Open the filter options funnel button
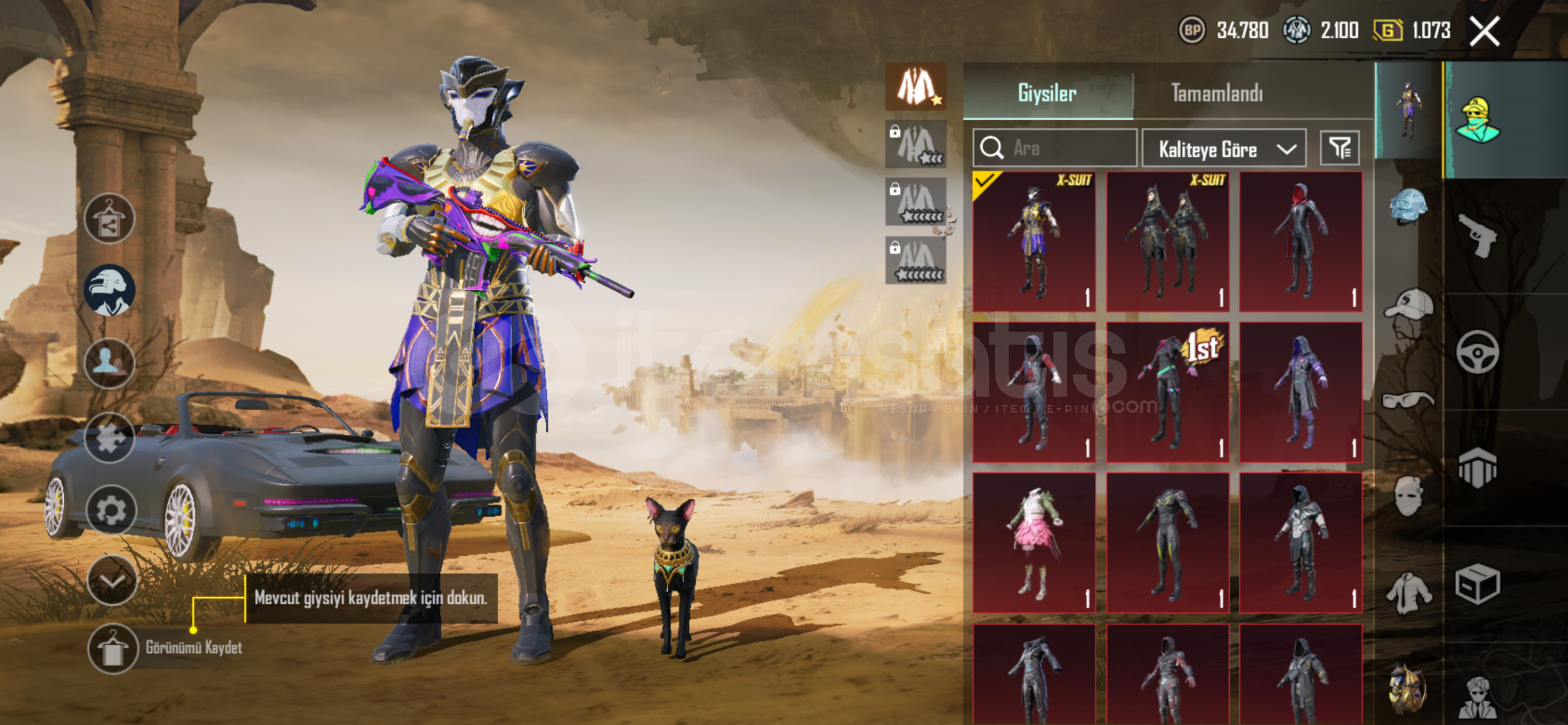Viewport: 1568px width, 725px height. pos(1339,148)
